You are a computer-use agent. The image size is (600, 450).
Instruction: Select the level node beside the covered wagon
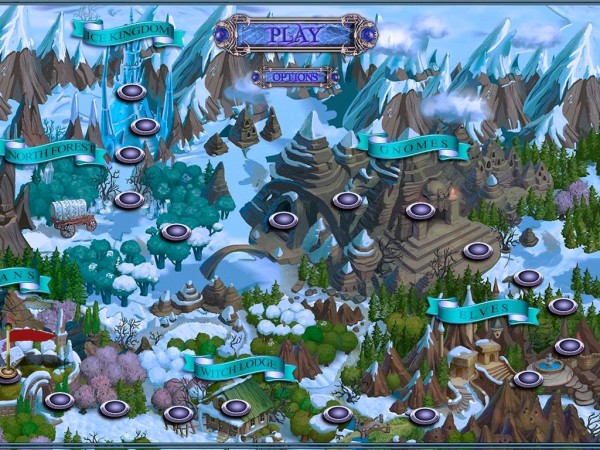[128, 199]
